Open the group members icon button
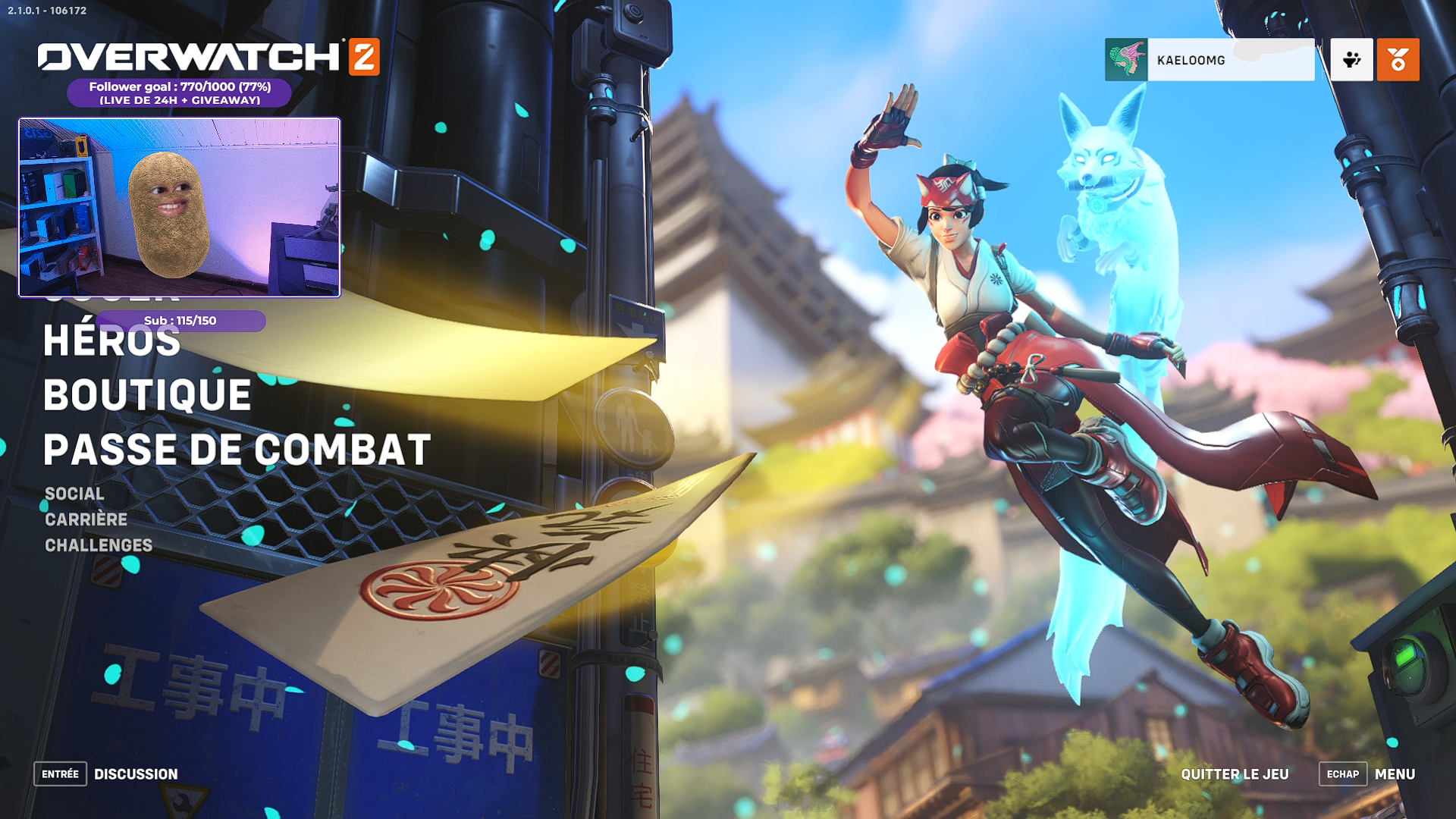This screenshot has width=1456, height=819. (1351, 60)
